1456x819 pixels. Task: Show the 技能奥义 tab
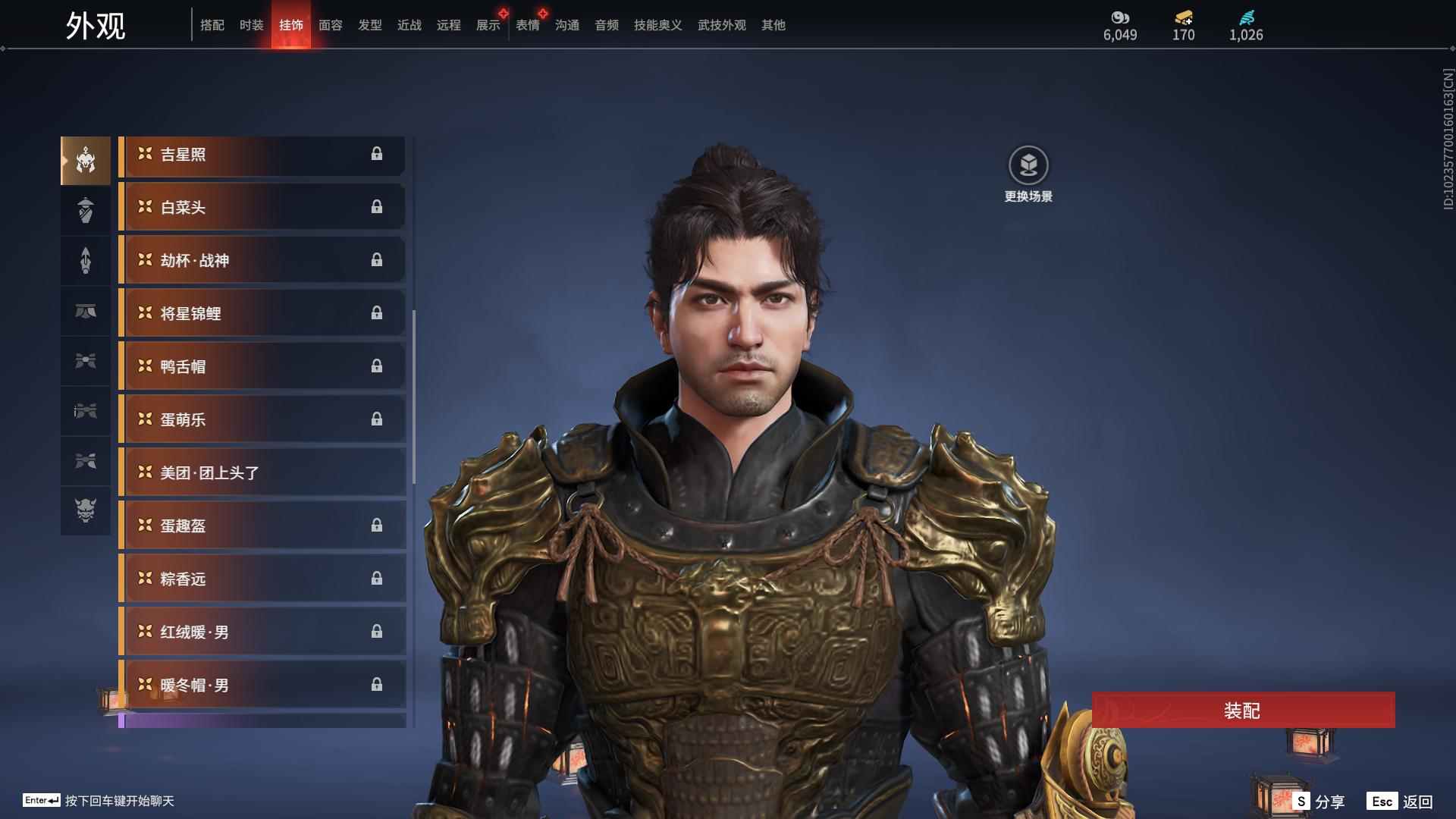coord(657,25)
